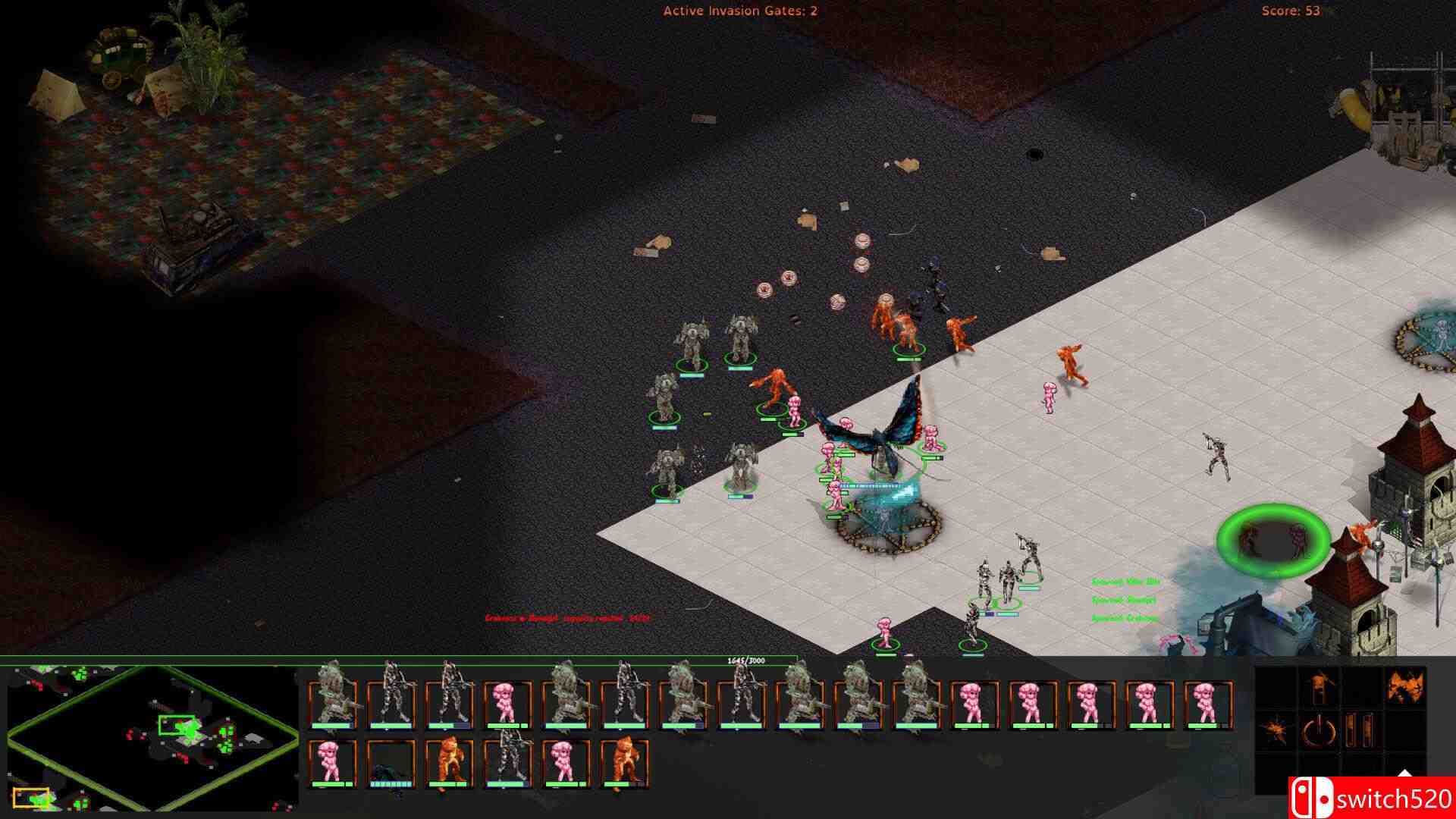Select the Nintendo Switch logo in the switch520 banner
Viewport: 1456px width, 819px height.
coord(1314,798)
